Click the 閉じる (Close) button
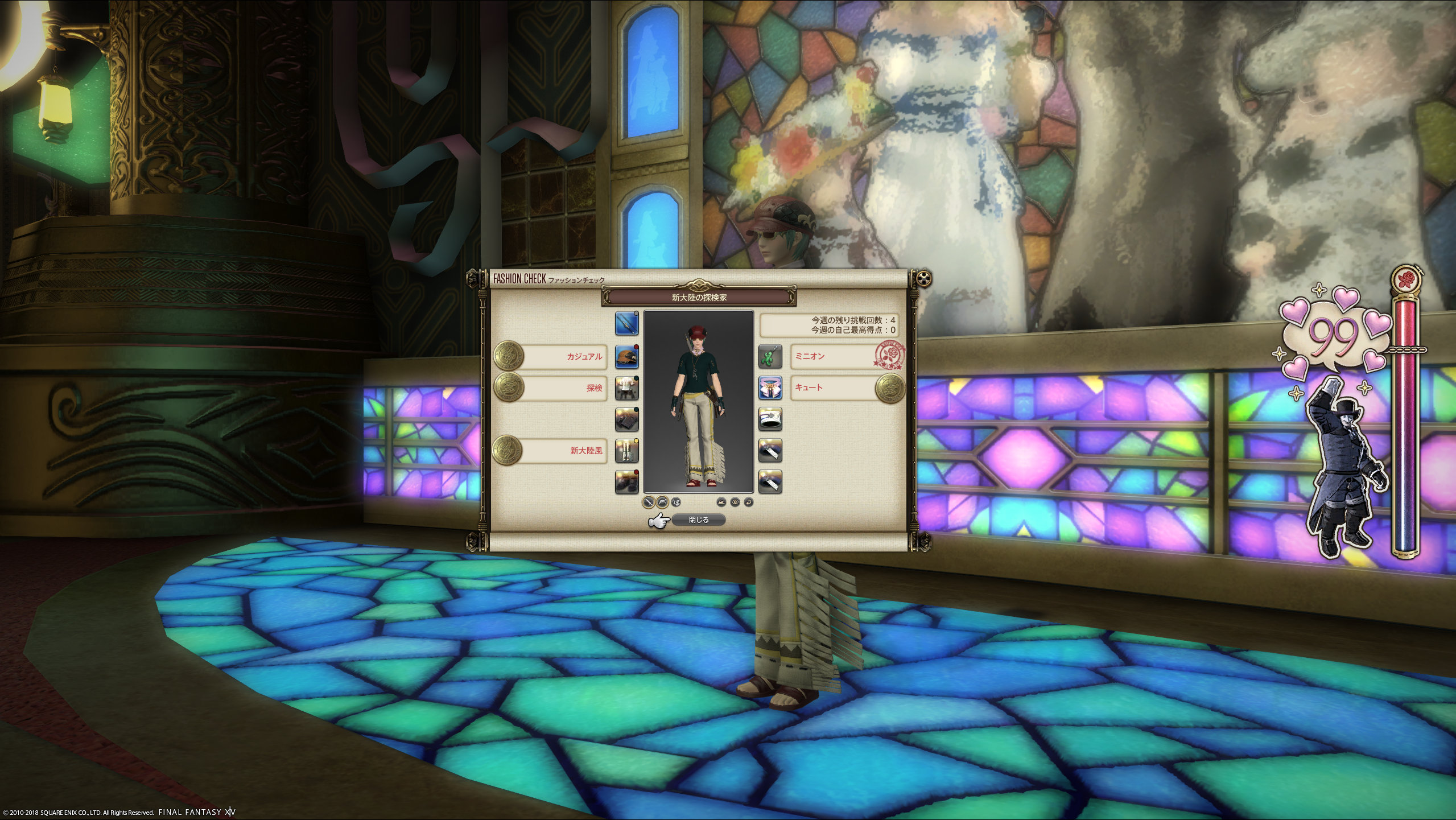Viewport: 1456px width, 820px height. (x=698, y=520)
